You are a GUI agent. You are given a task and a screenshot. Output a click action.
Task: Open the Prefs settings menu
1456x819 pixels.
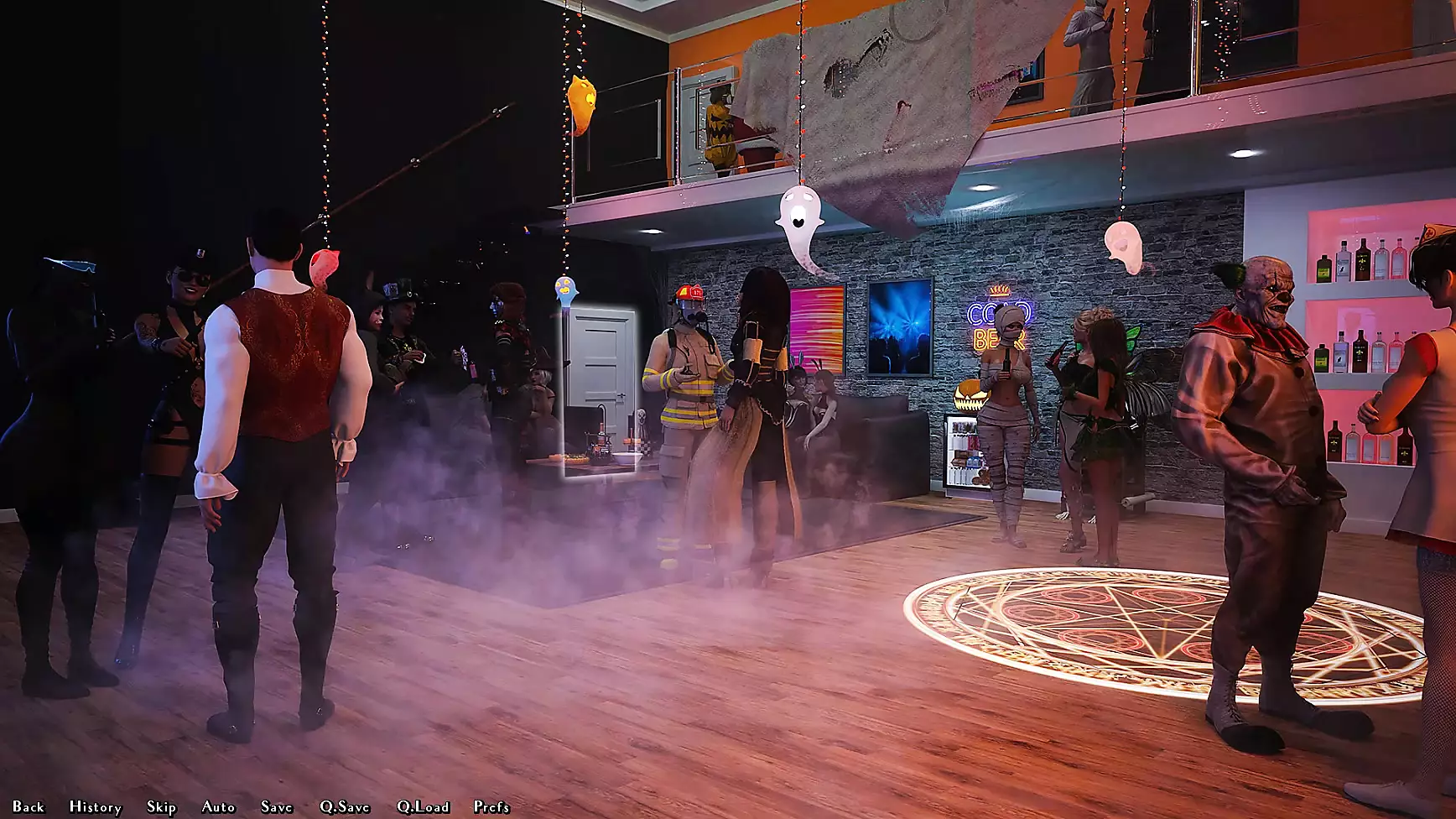pos(491,806)
